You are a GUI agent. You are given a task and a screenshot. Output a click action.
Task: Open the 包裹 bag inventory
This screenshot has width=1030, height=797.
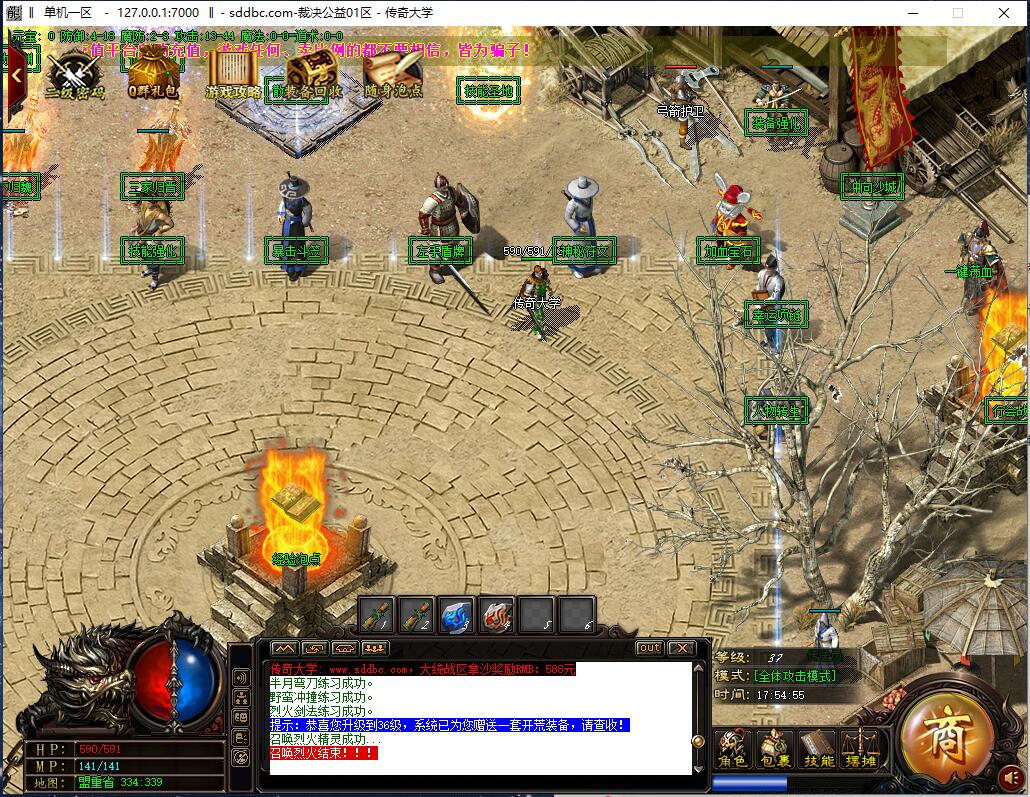[774, 750]
